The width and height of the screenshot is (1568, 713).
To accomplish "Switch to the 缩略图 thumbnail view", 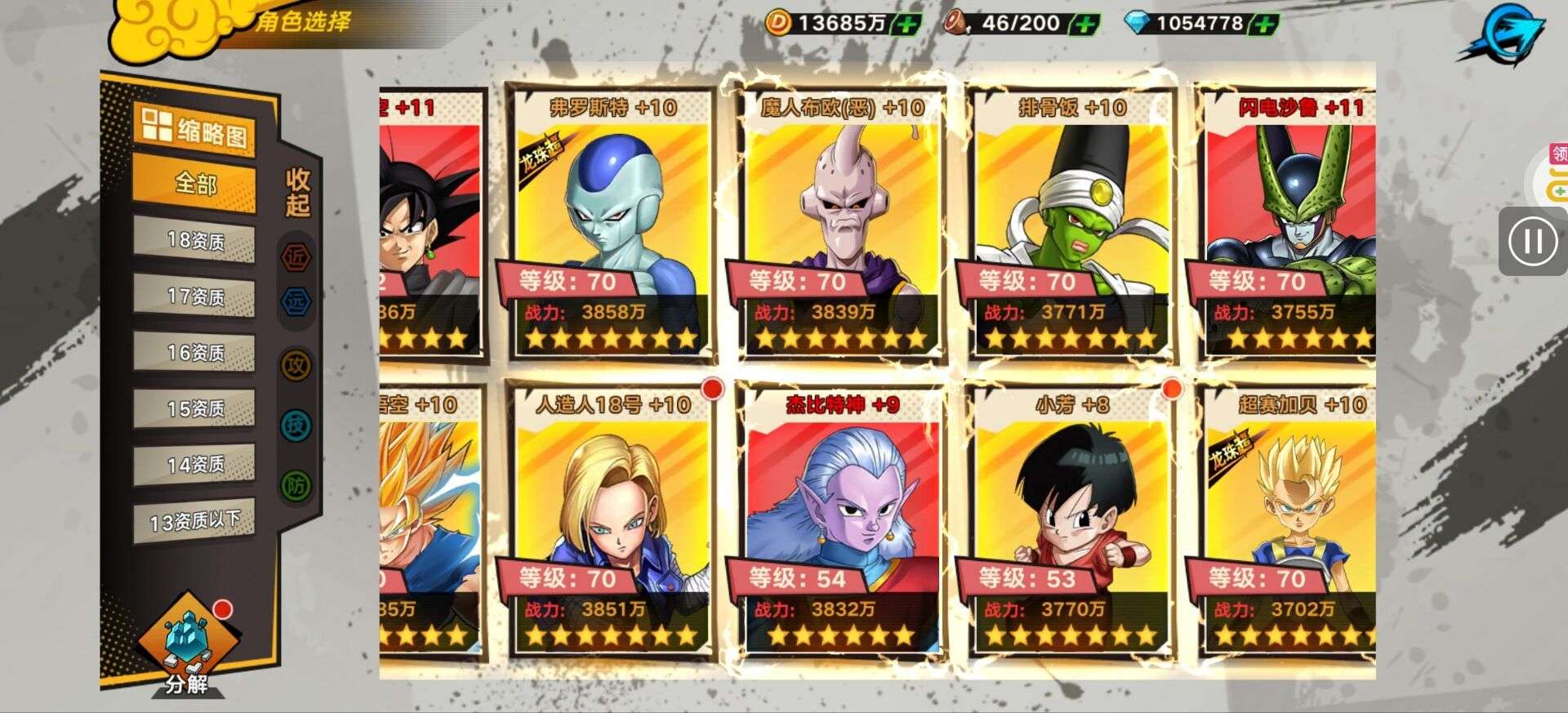I will pos(195,130).
